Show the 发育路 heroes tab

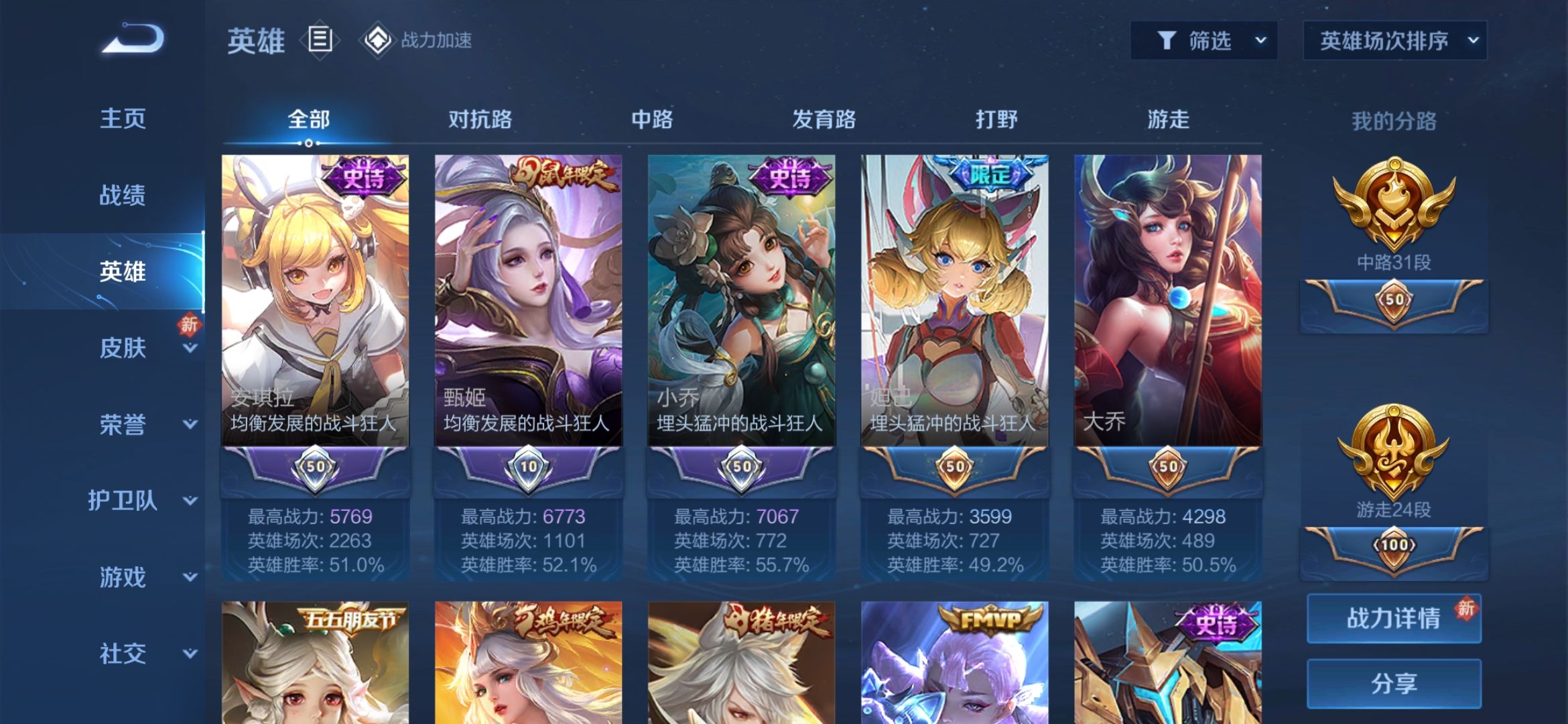pyautogui.click(x=824, y=120)
